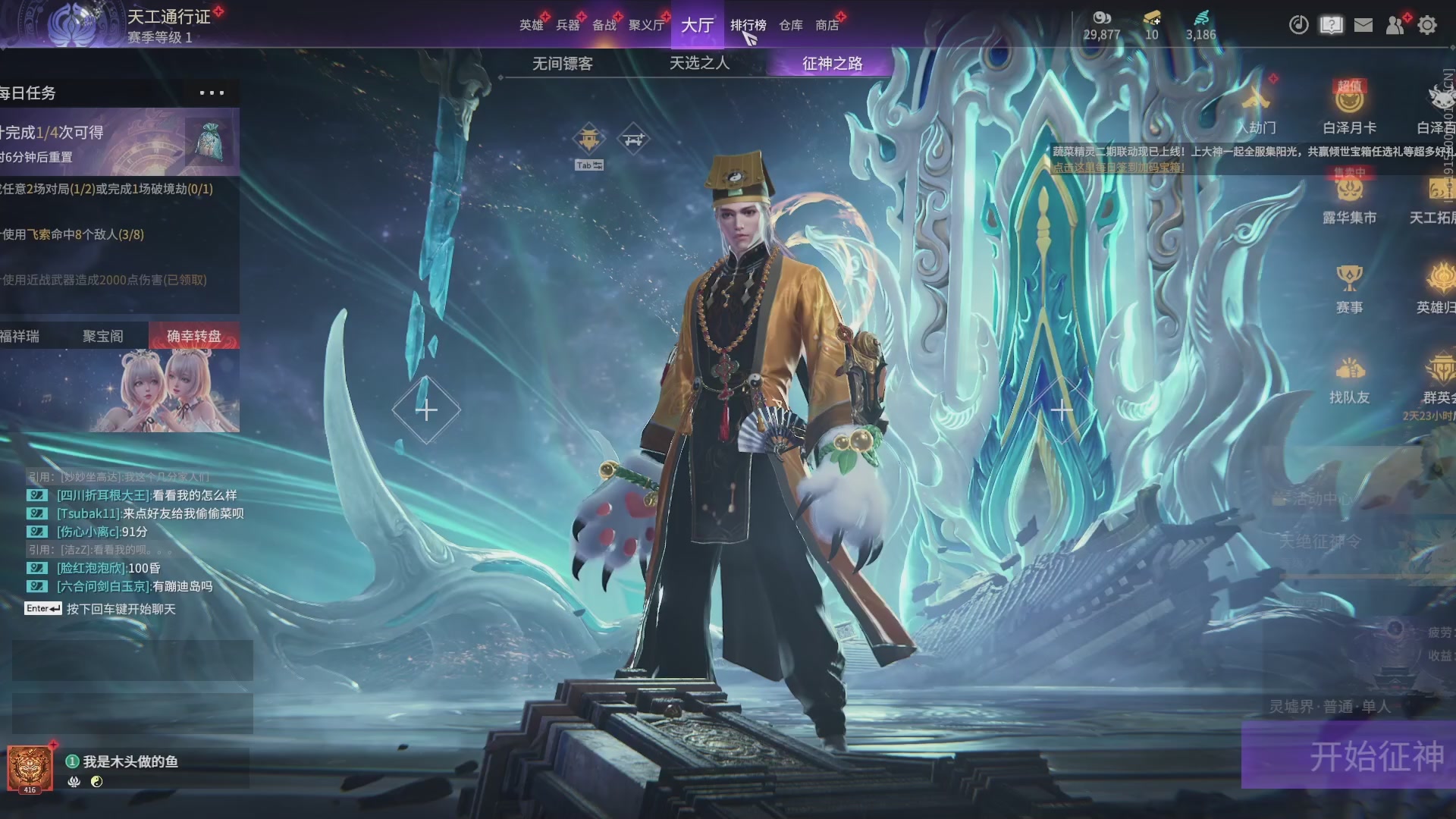This screenshot has height=819, width=1456.
Task: Open the friends list icon
Action: [1395, 25]
